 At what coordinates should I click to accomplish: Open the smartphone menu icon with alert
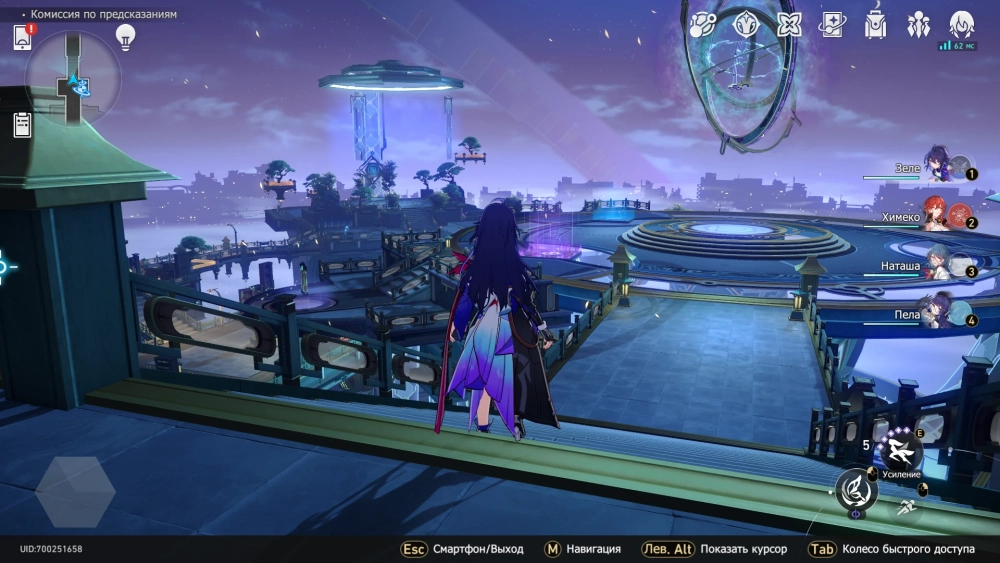pyautogui.click(x=22, y=37)
